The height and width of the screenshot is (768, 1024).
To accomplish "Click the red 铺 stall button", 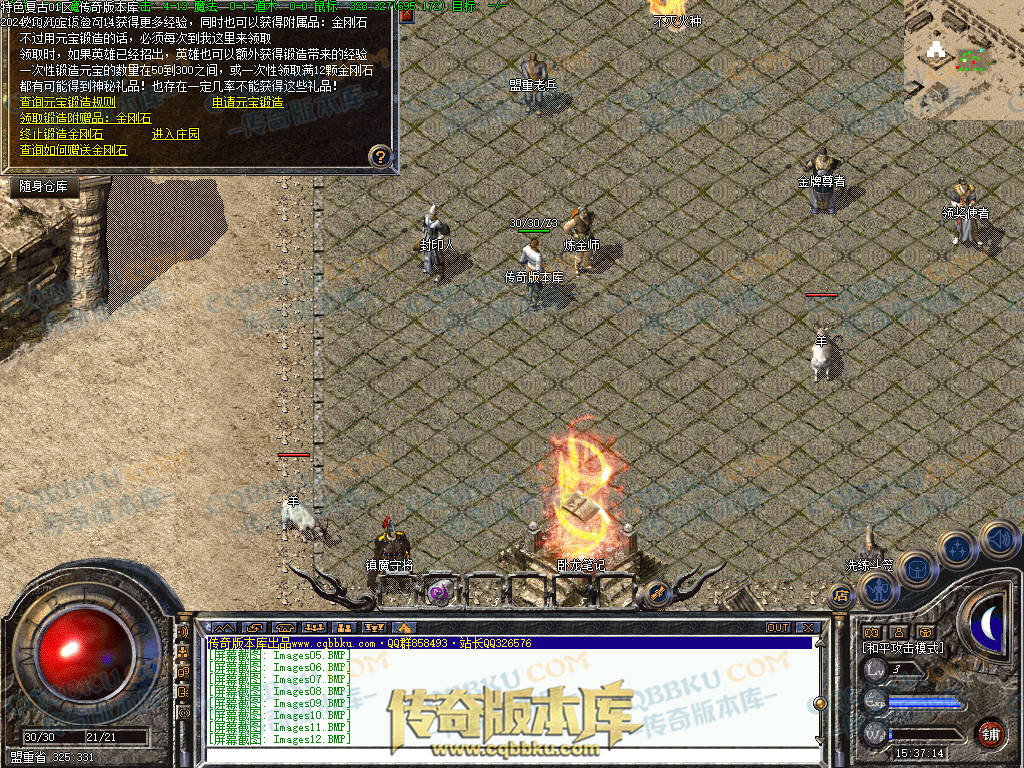I will 991,733.
